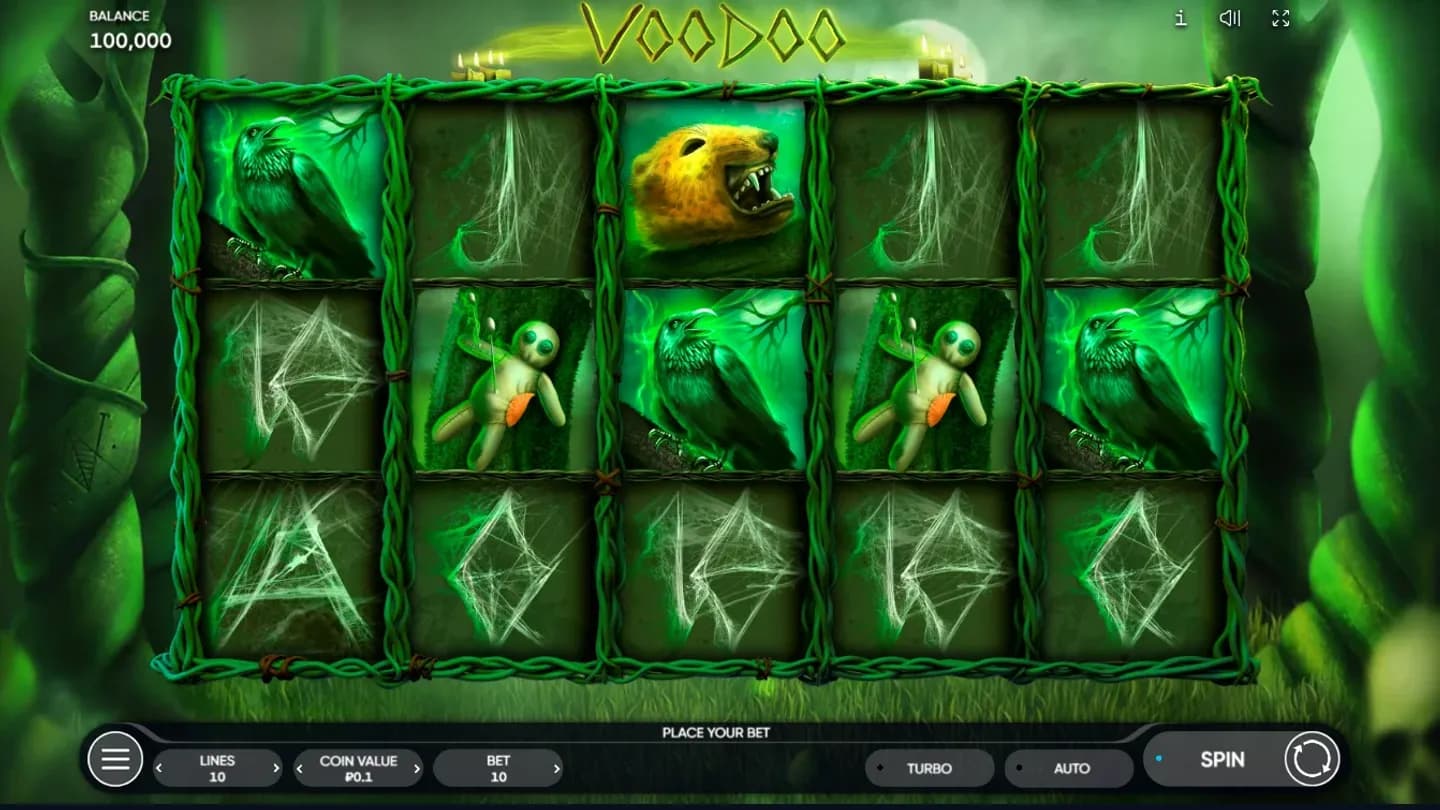This screenshot has height=810, width=1440.
Task: Open the game information screen
Action: 1179,18
